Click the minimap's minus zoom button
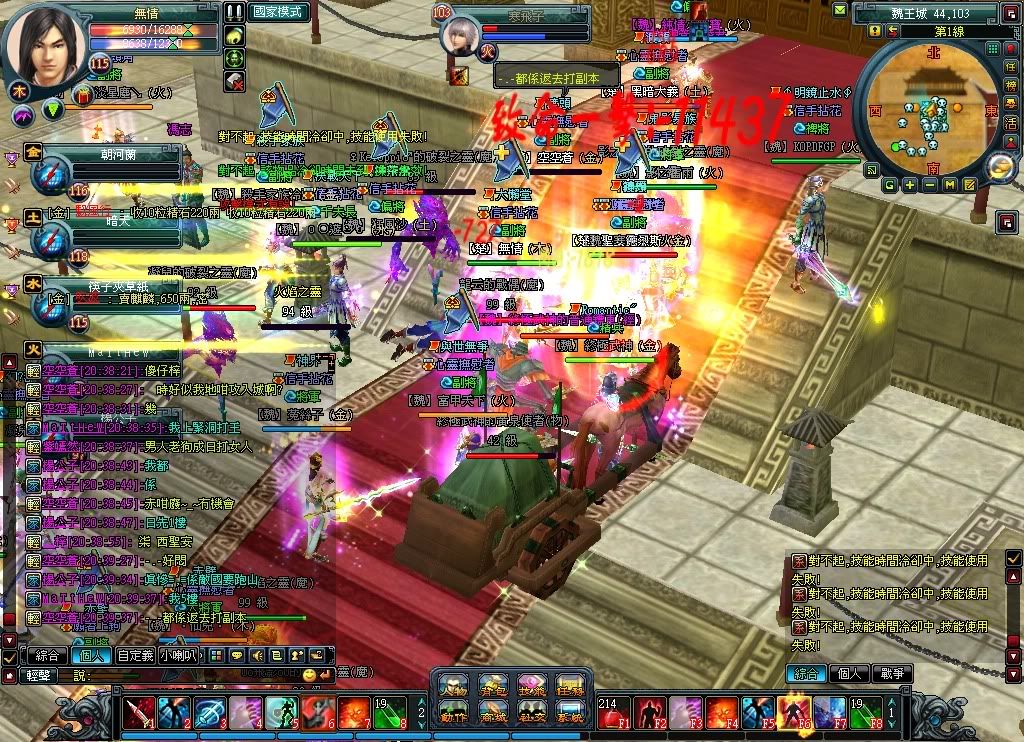 [x=930, y=185]
